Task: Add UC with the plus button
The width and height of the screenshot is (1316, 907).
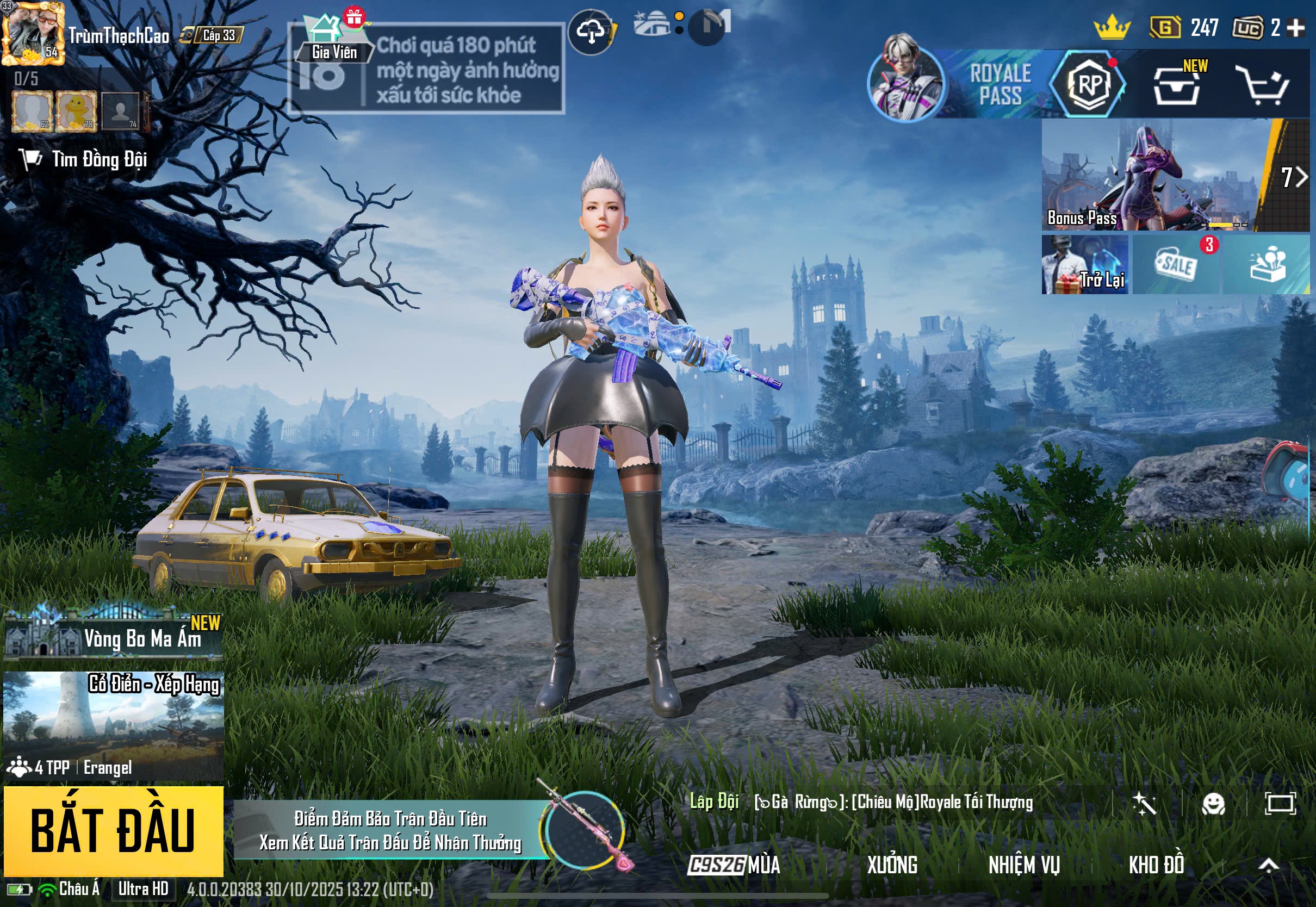Action: [x=1295, y=28]
